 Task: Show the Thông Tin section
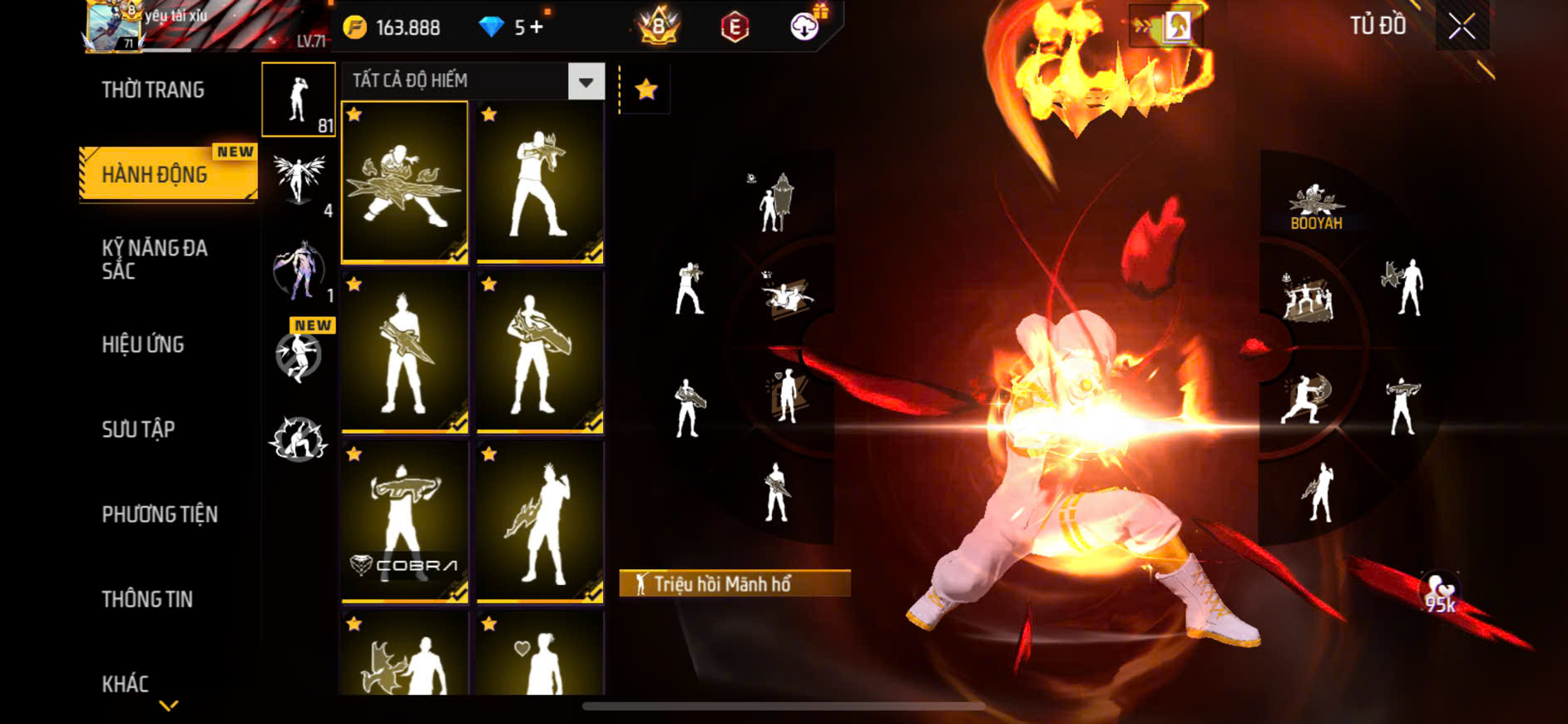[x=147, y=599]
